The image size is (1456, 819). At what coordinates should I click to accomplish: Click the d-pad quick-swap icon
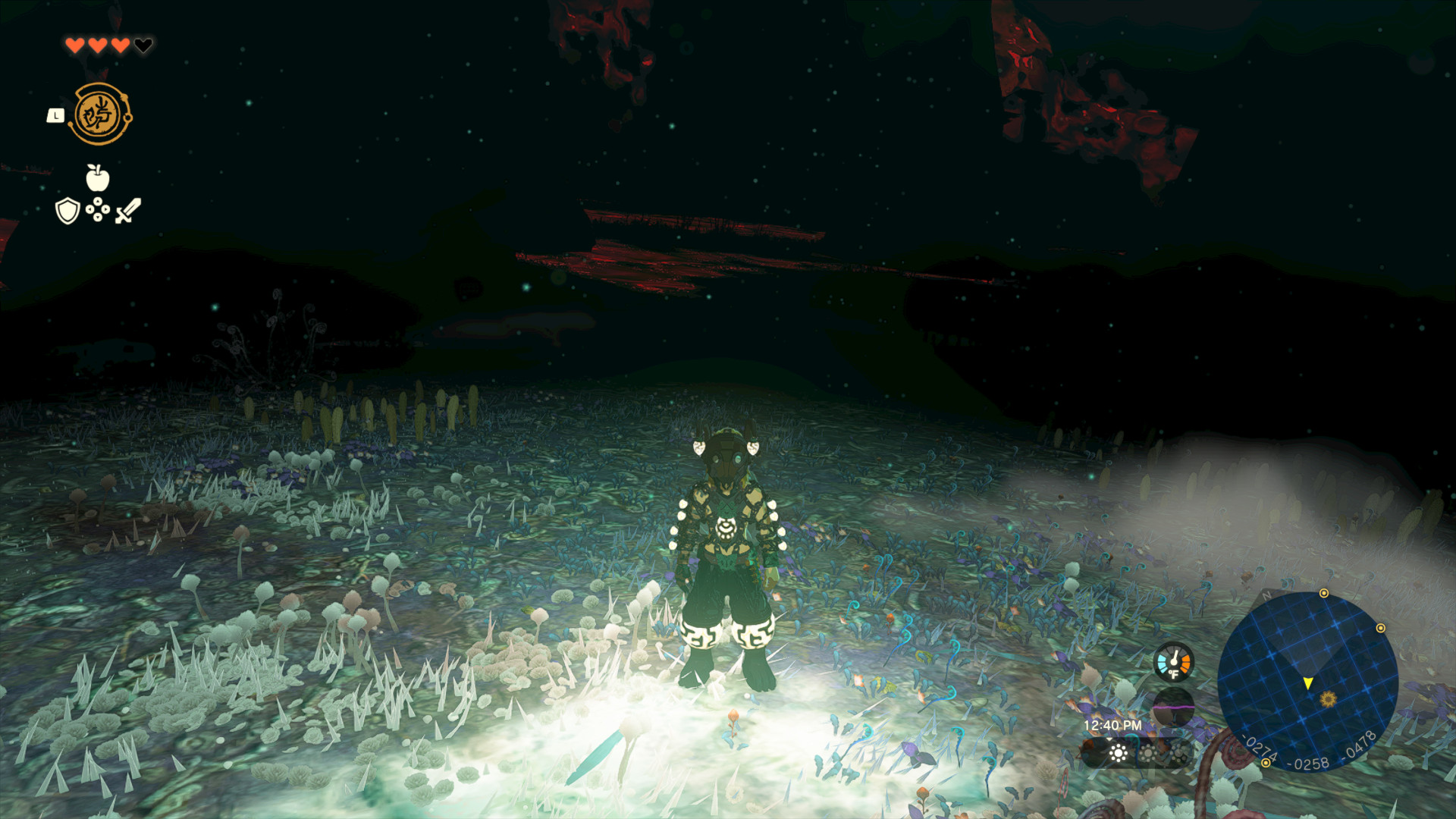[98, 209]
